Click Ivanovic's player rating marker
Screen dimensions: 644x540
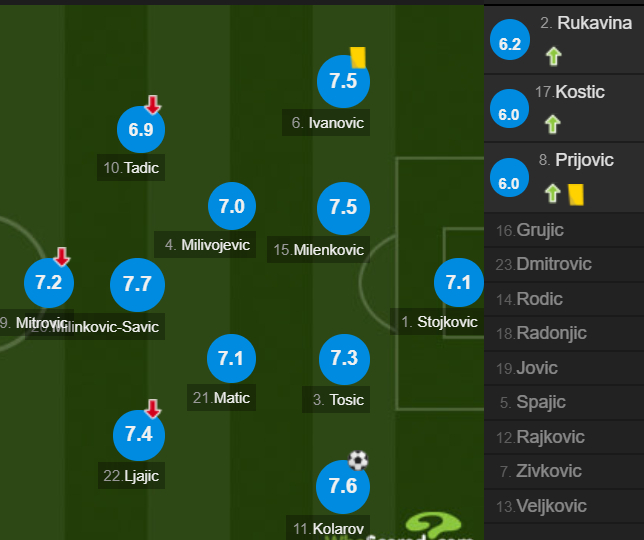point(343,82)
